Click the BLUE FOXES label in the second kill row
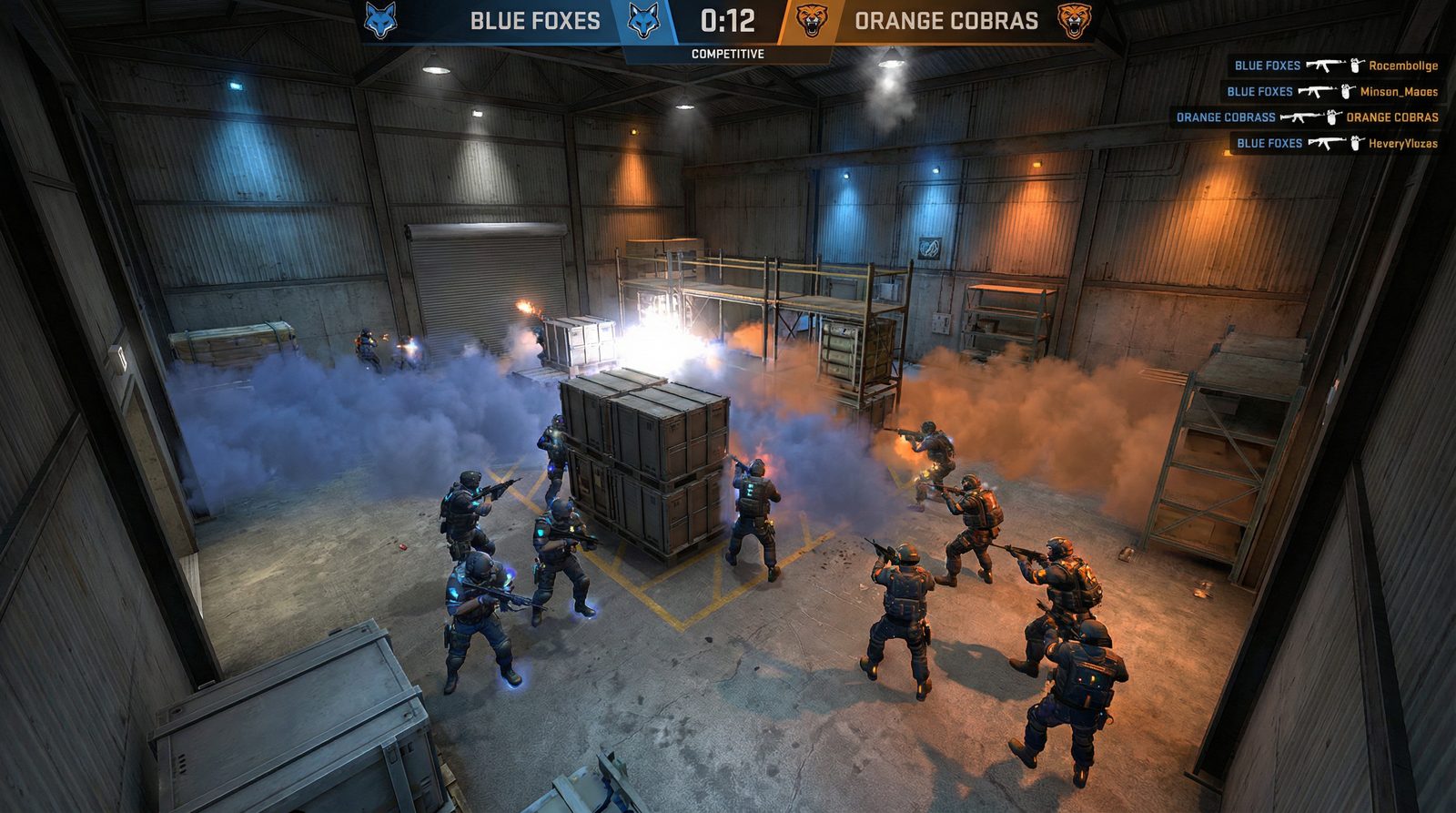 coord(1260,91)
